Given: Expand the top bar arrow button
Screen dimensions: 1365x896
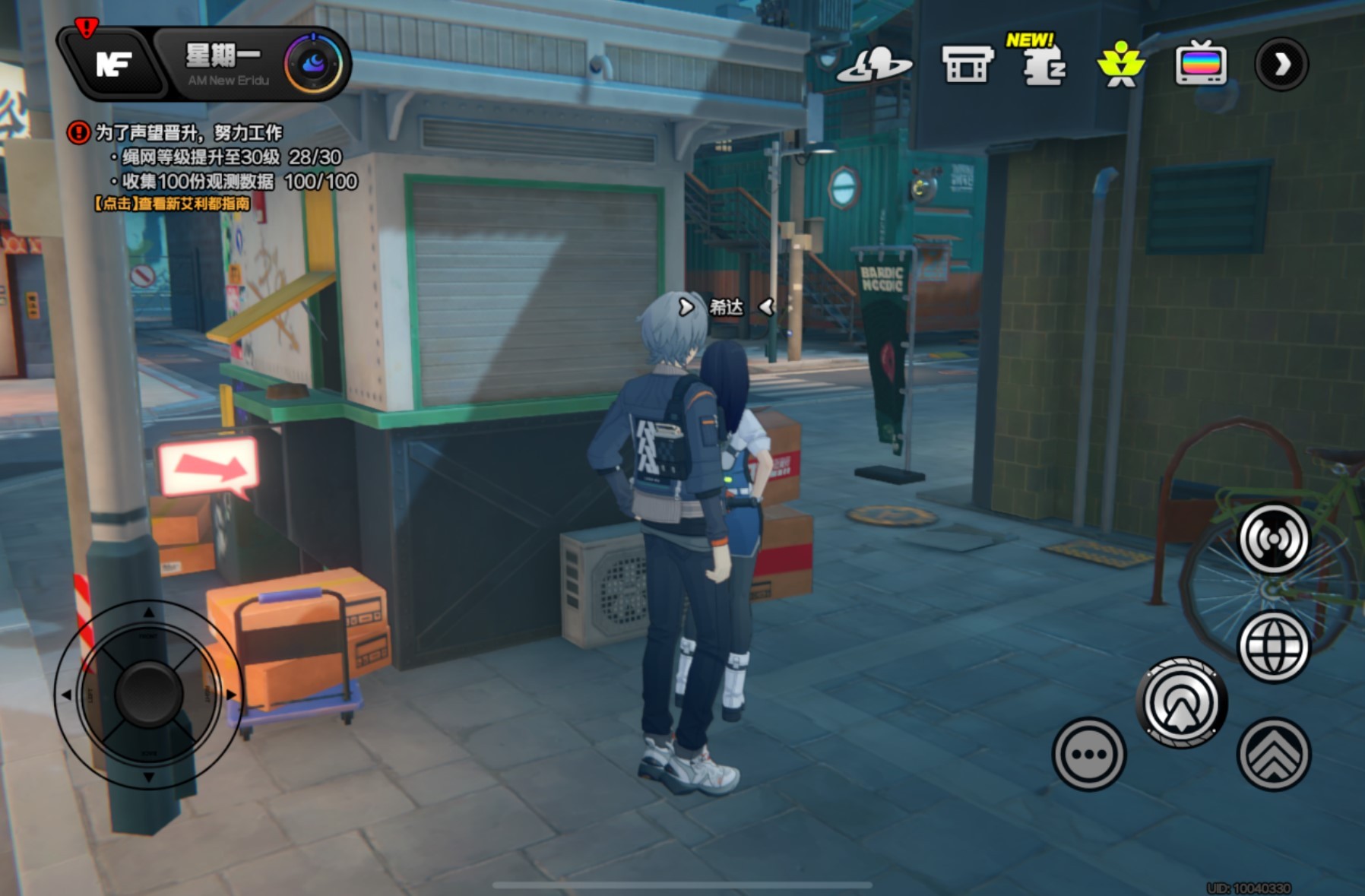Looking at the screenshot, I should click(x=1281, y=65).
